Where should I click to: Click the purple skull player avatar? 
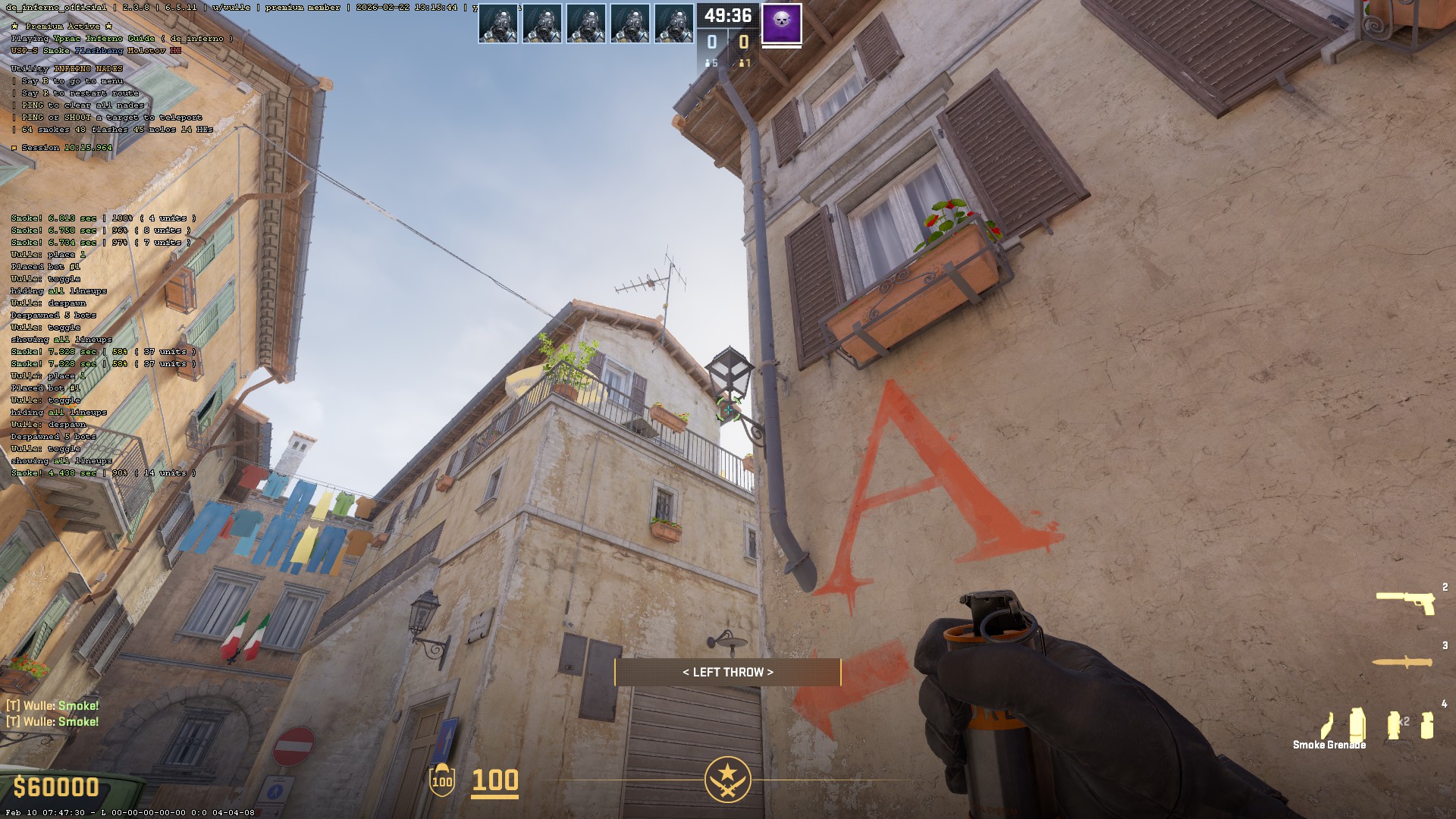click(x=781, y=24)
